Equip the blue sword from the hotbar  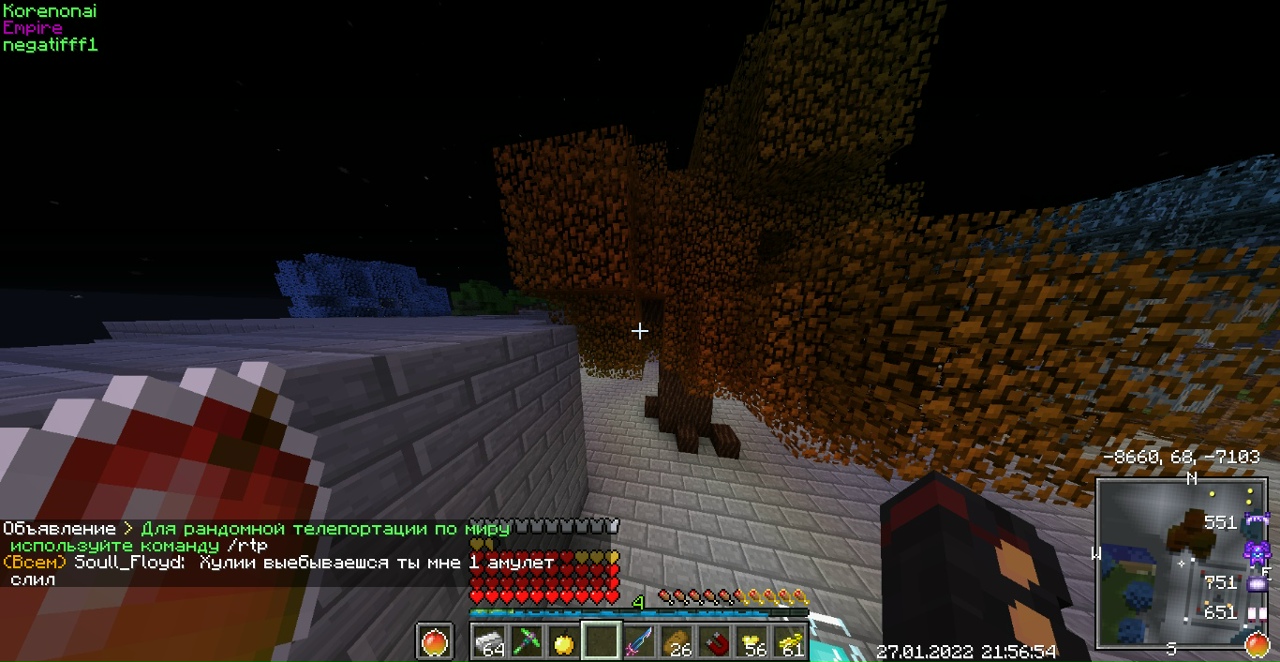pyautogui.click(x=638, y=641)
